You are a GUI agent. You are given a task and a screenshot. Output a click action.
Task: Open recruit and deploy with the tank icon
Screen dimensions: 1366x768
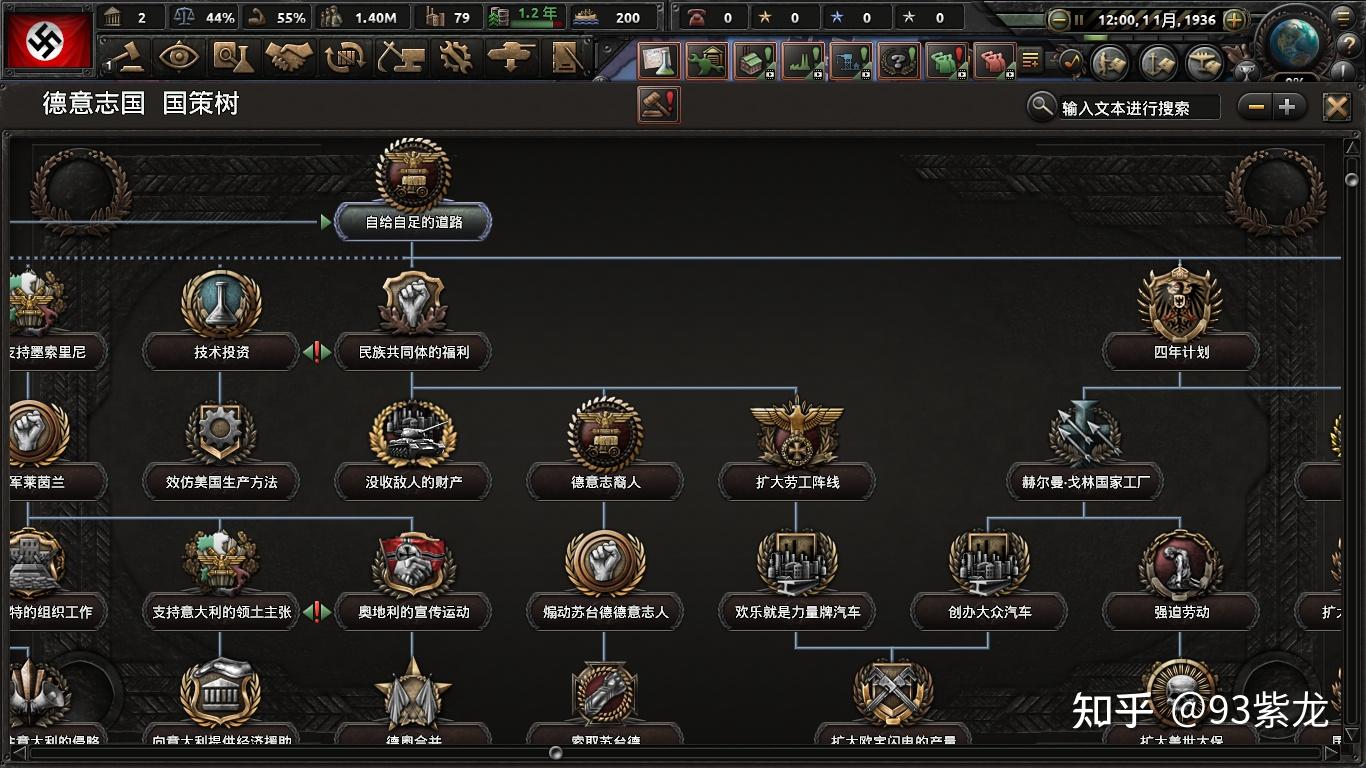(510, 58)
